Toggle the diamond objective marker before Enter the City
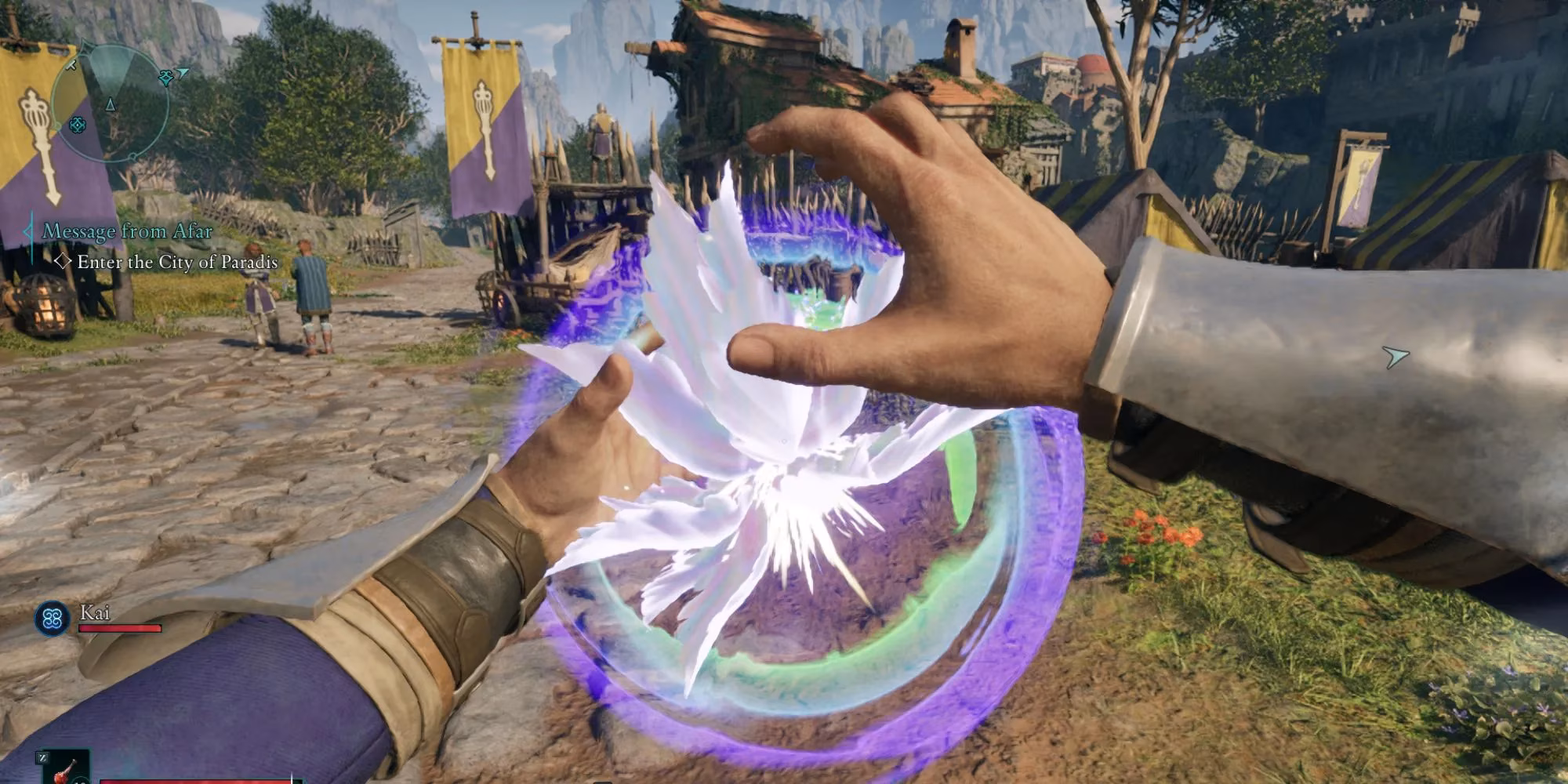Image resolution: width=1568 pixels, height=784 pixels. coord(61,263)
